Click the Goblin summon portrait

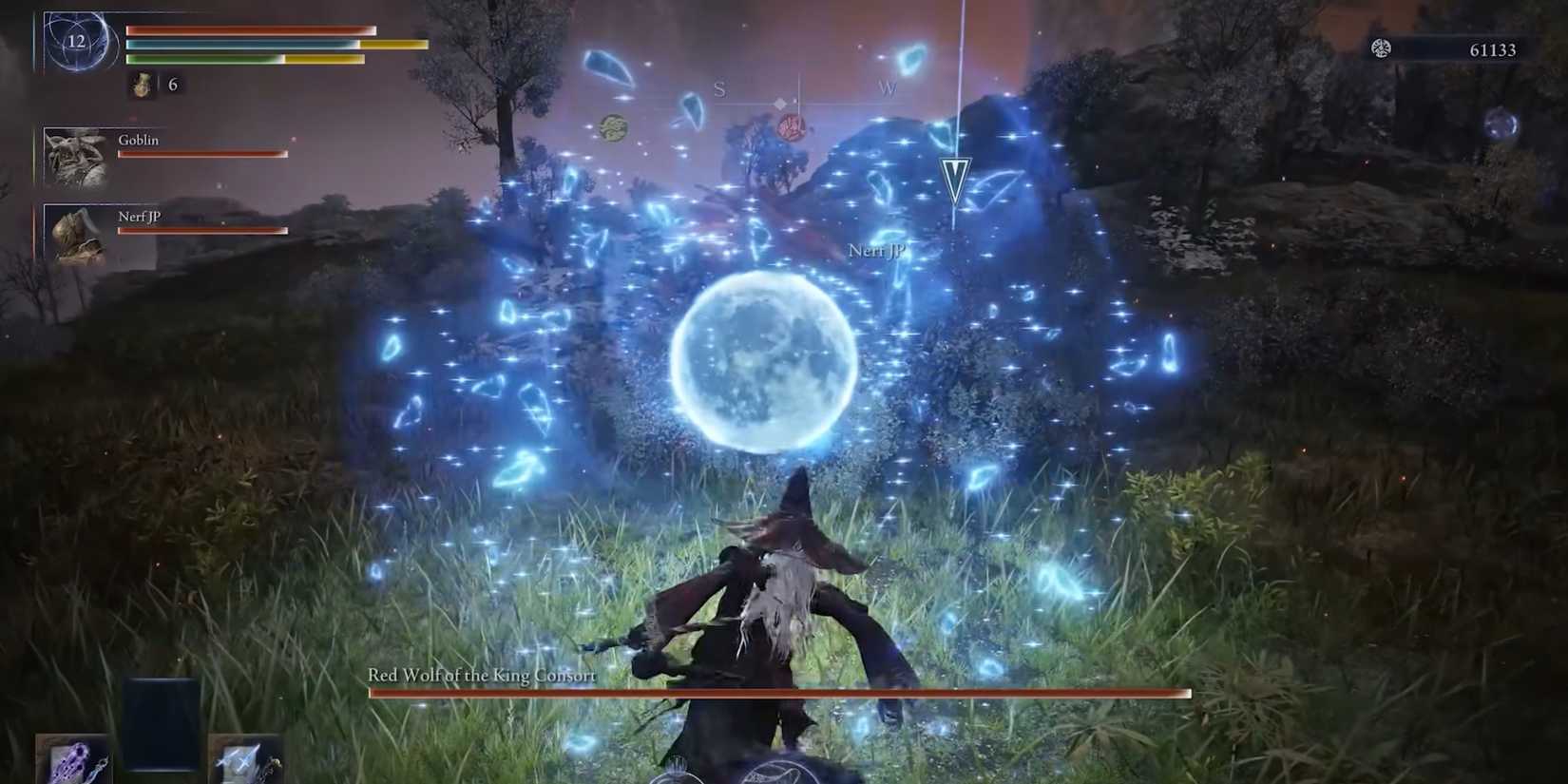coord(76,156)
